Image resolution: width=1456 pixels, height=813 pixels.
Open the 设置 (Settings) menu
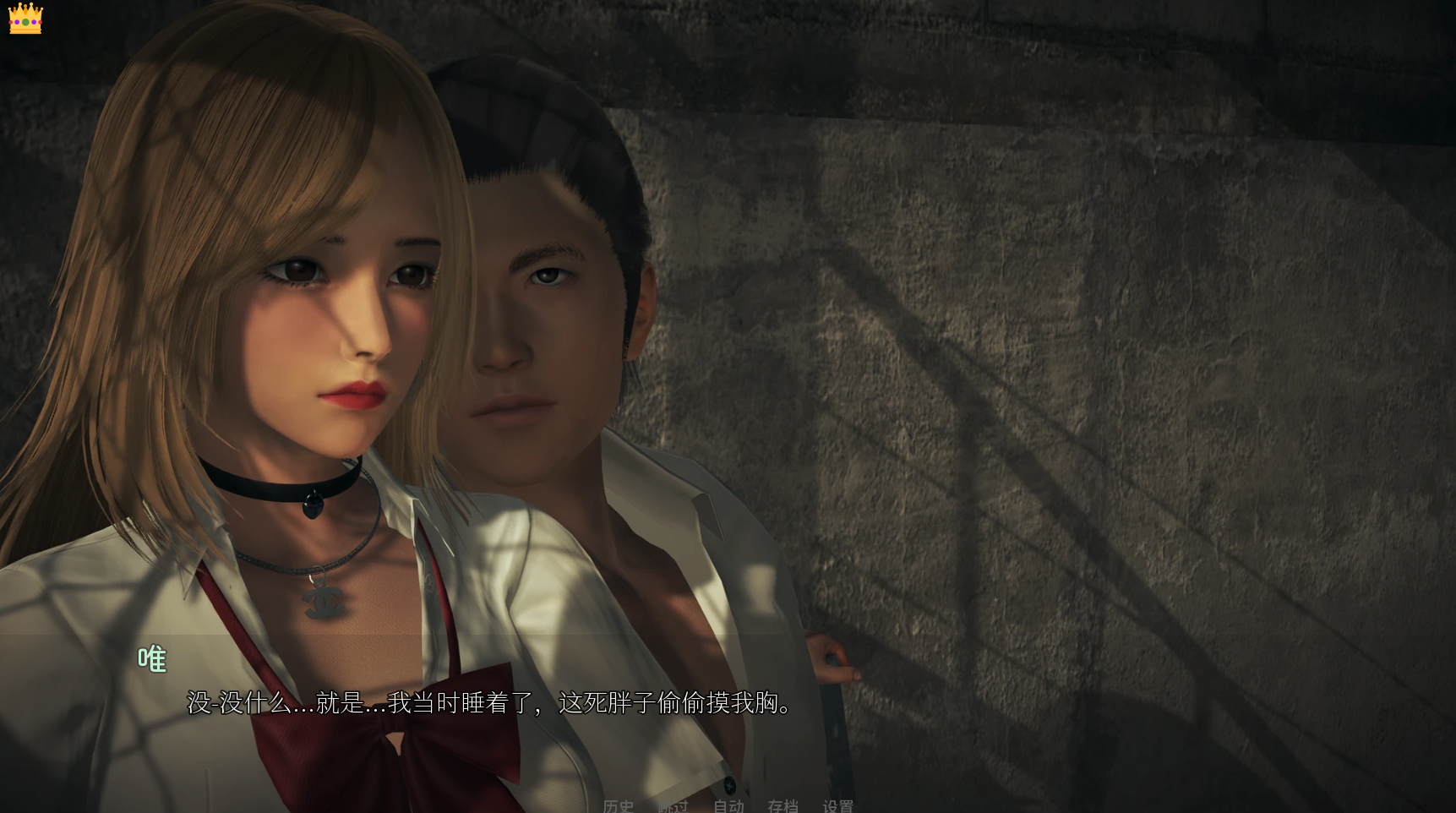(837, 806)
